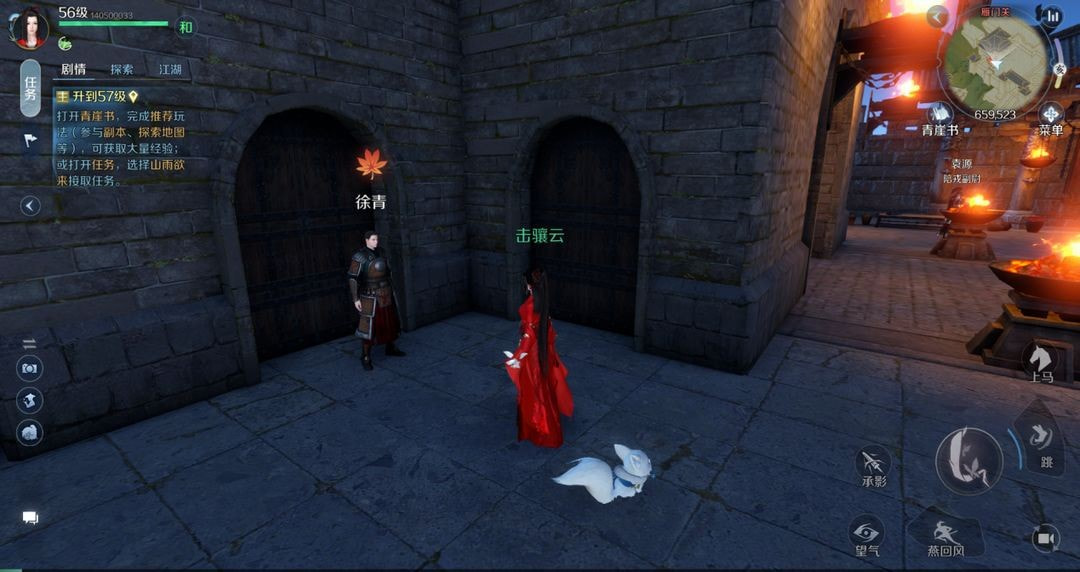
Task: Open the chat speech bubble
Action: (30, 517)
